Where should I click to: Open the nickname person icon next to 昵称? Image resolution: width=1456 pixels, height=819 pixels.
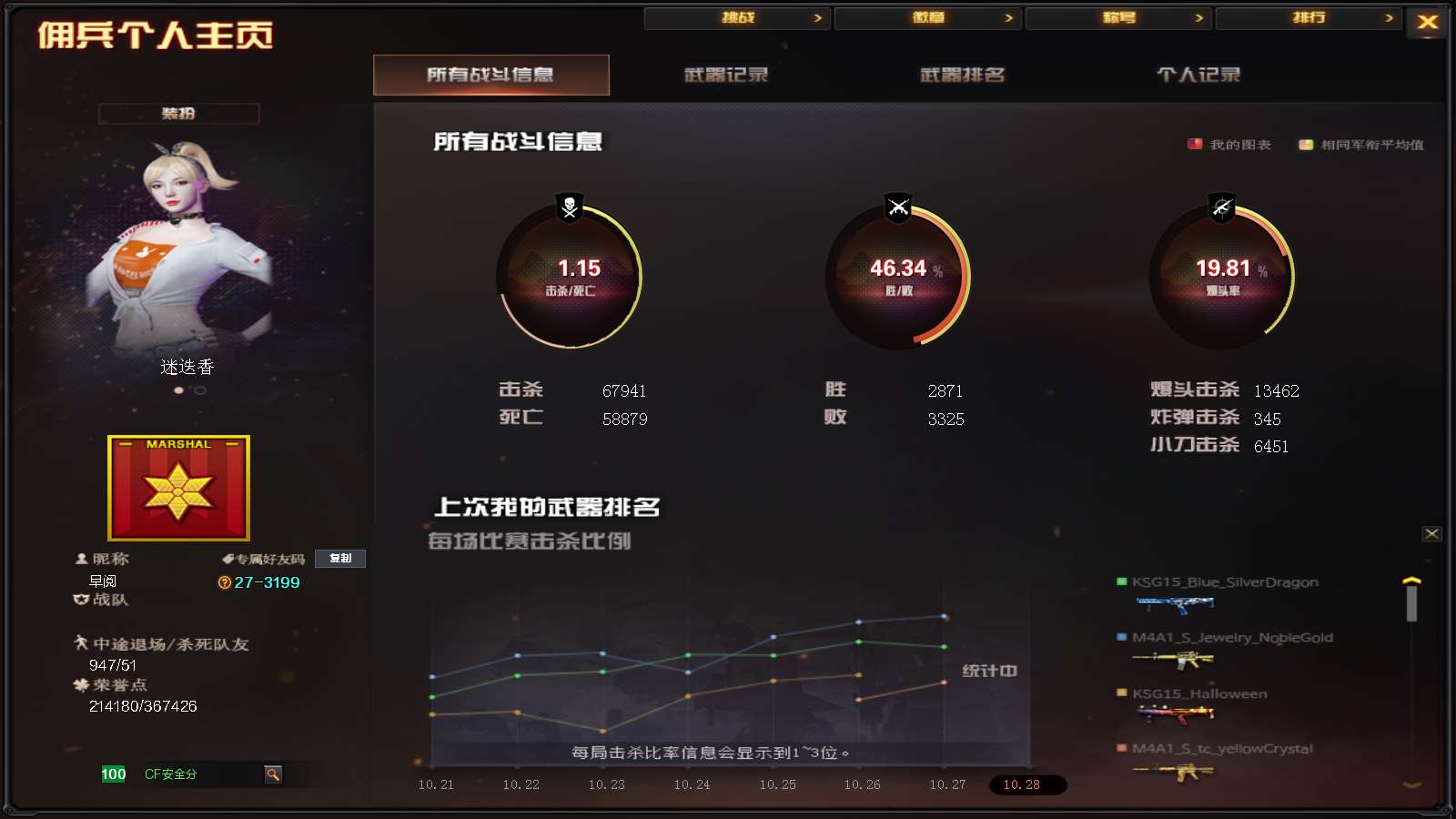80,558
